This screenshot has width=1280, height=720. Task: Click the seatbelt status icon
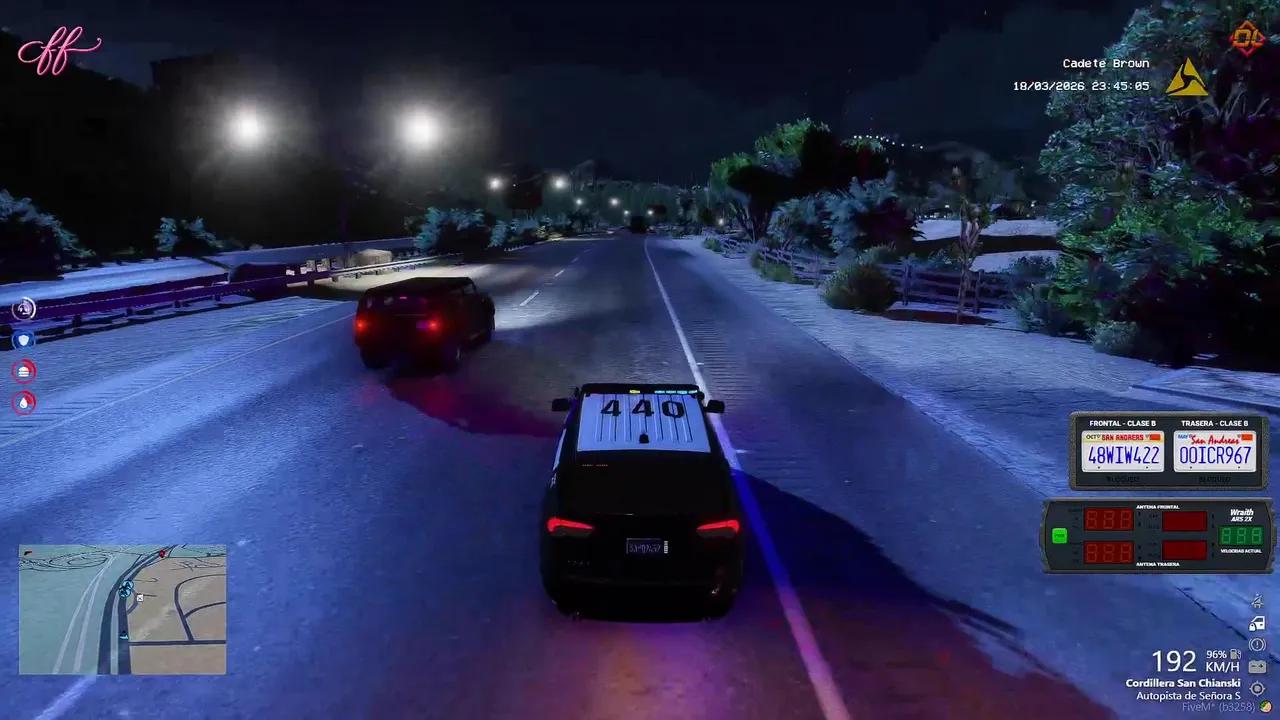[1258, 602]
